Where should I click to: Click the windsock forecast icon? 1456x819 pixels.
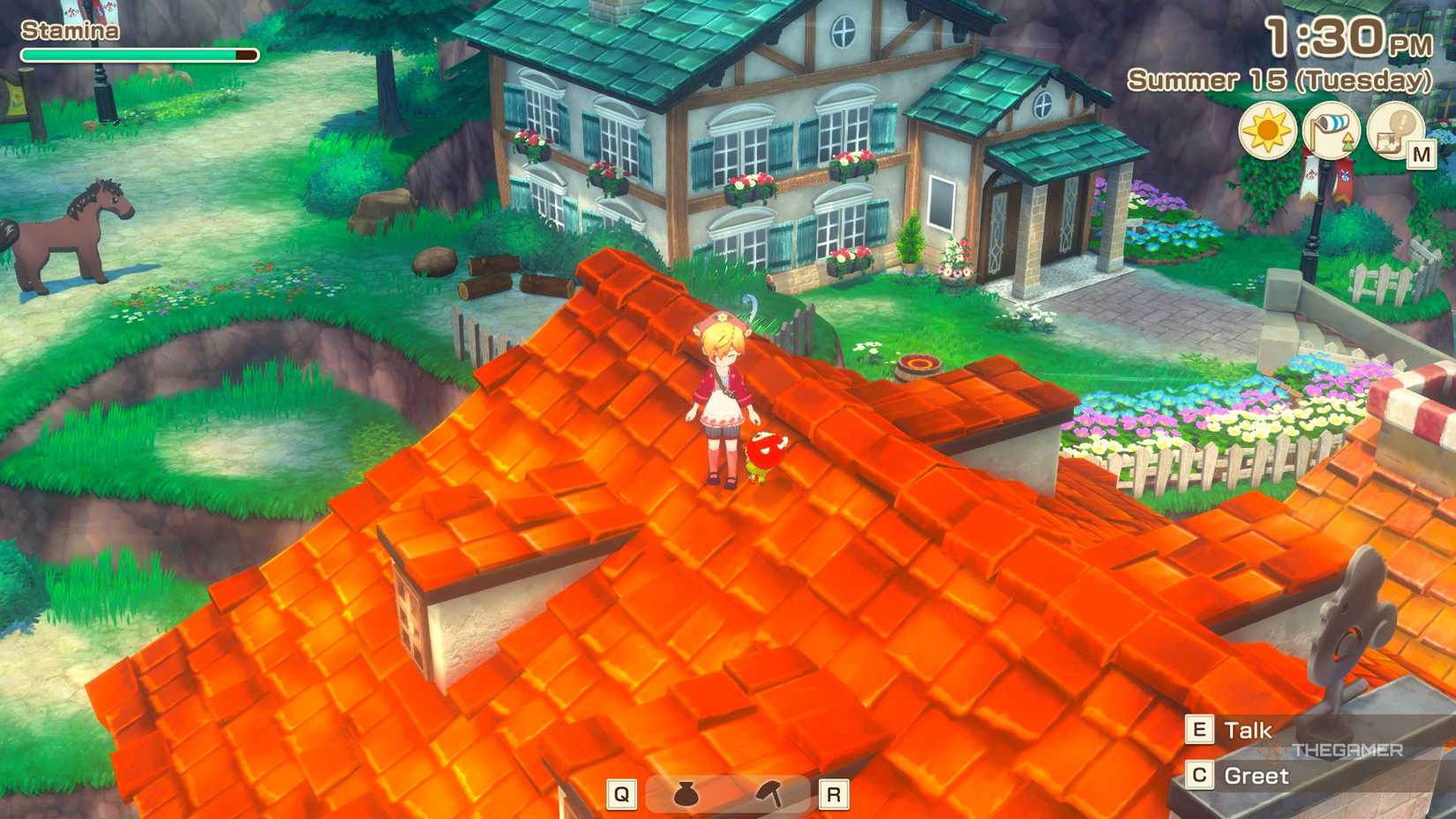(x=1332, y=129)
